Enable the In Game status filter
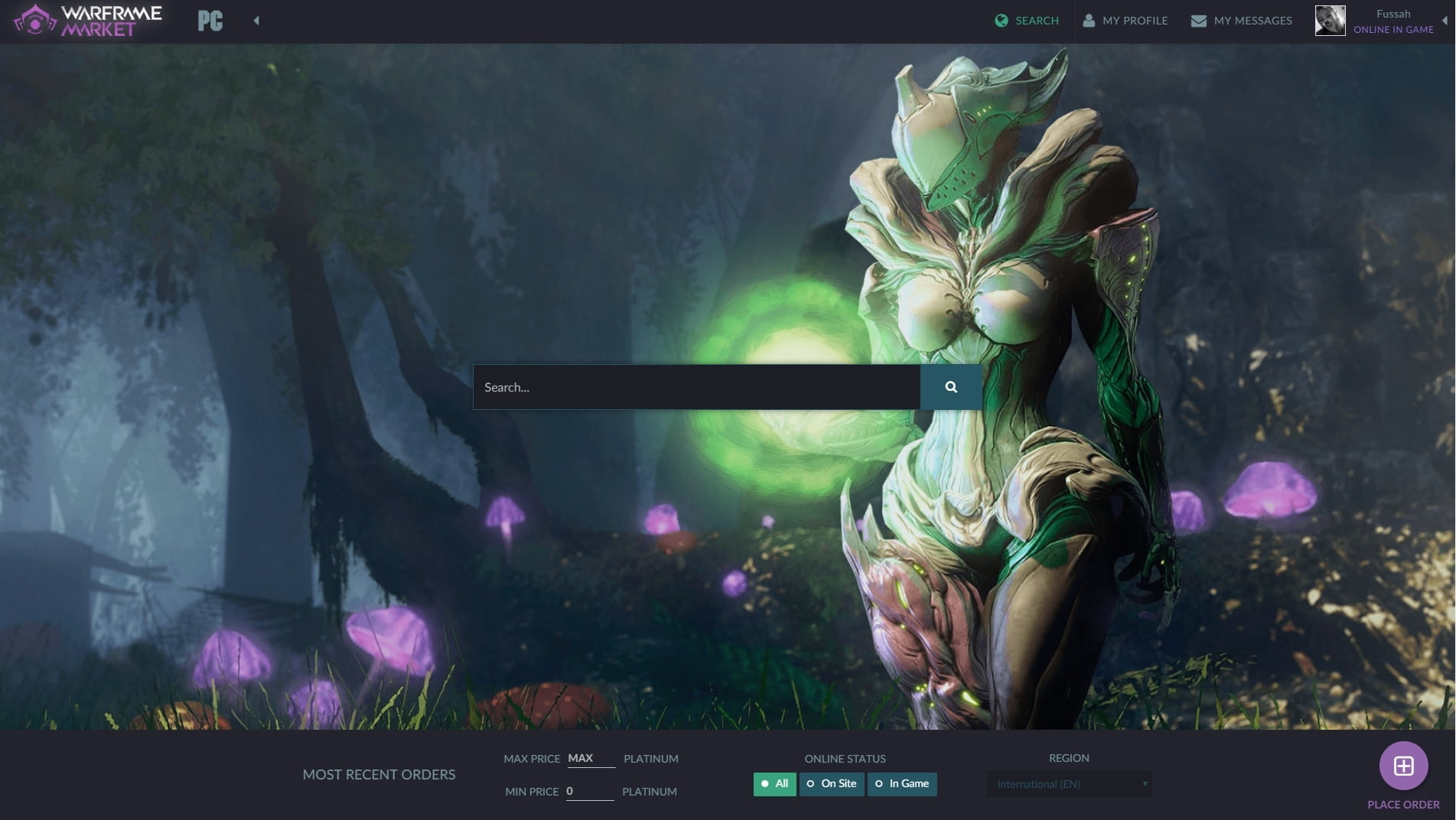Viewport: 1456px width, 820px height. point(901,784)
